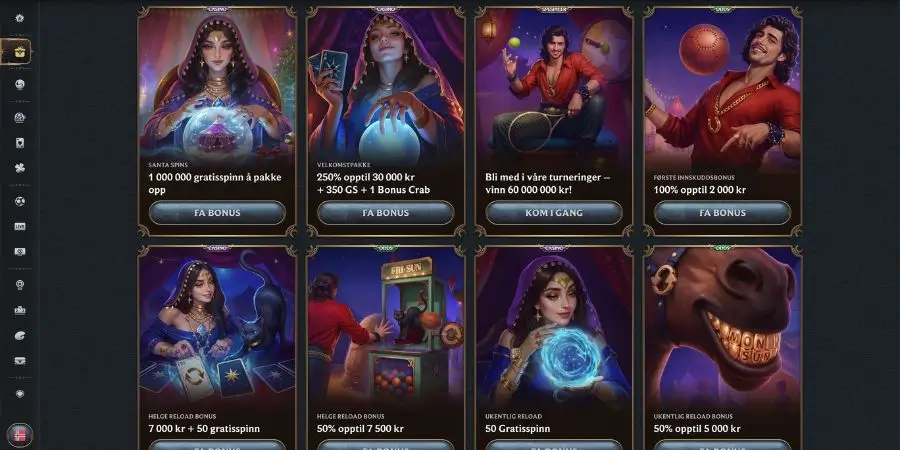Claim the 100% første innskuddsbonus button
The image size is (900, 450).
coord(722,213)
